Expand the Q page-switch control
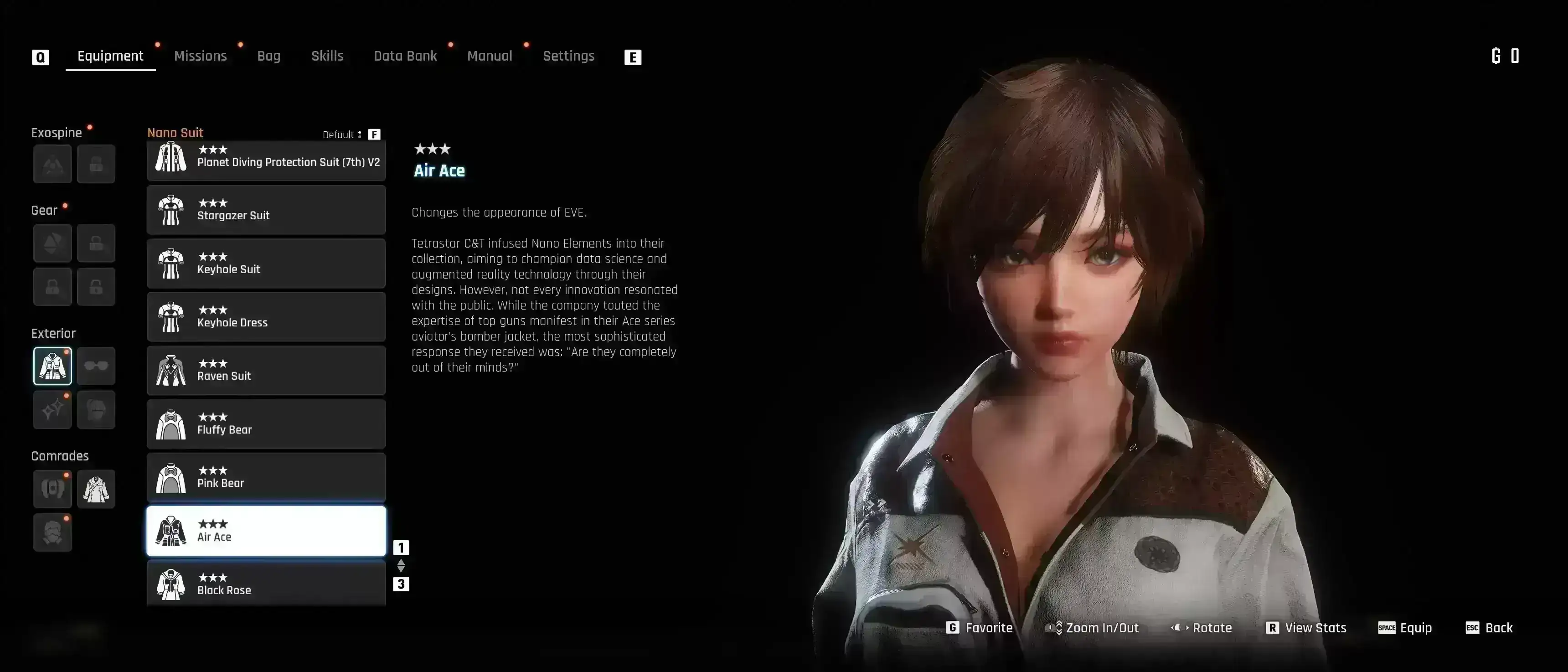1568x672 pixels. pyautogui.click(x=40, y=57)
